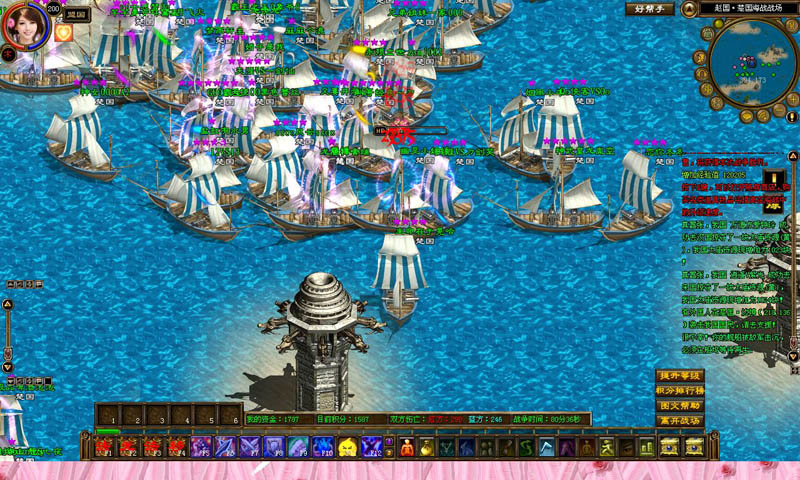
Task: Activate the yellow-faced skill icon in hotbar
Action: pyautogui.click(x=348, y=447)
